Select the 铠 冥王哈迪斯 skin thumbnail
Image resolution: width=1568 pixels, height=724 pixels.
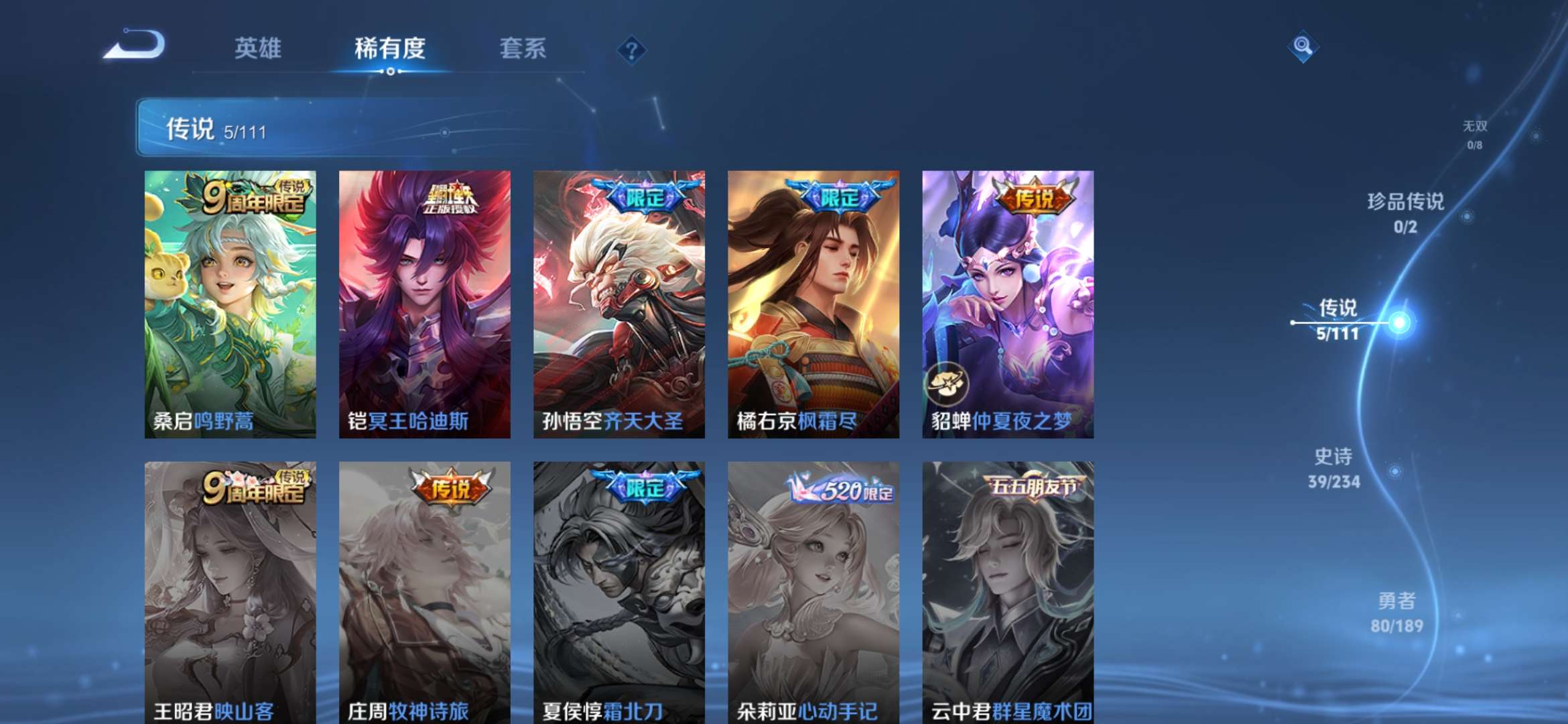pos(422,302)
